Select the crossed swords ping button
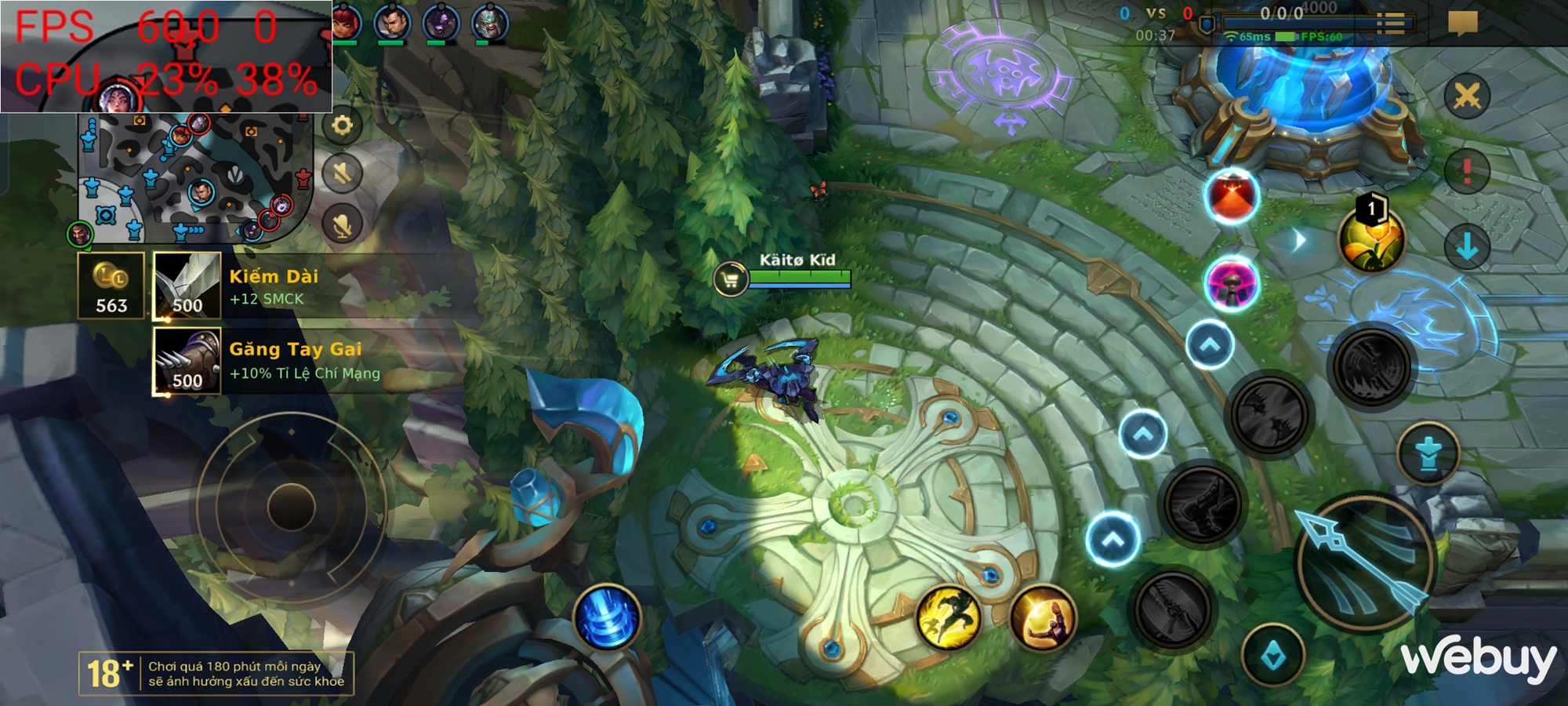The width and height of the screenshot is (1568, 706). pos(1467,97)
